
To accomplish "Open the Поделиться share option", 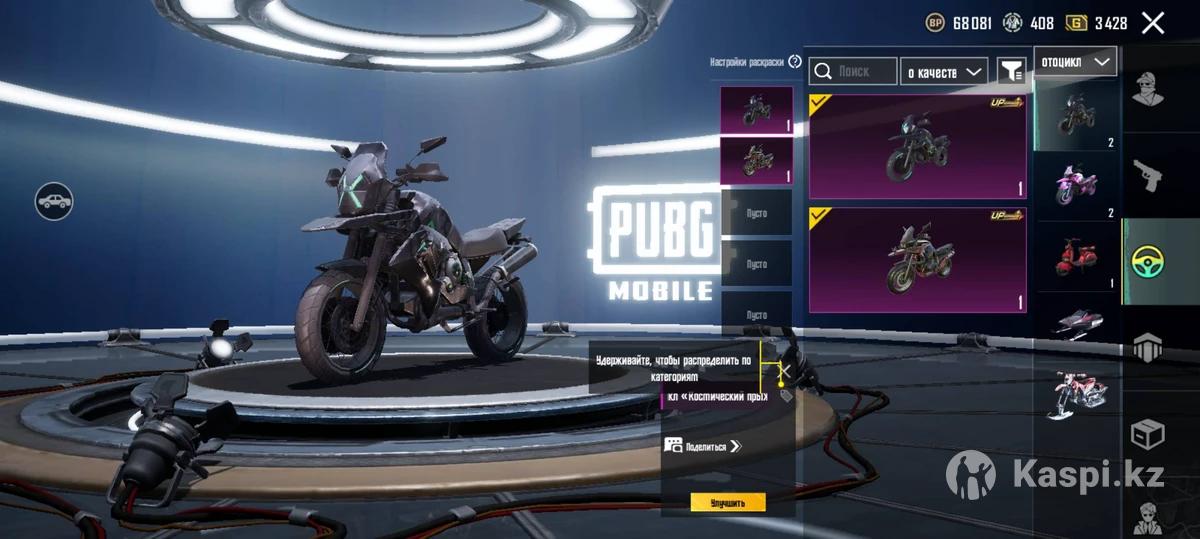I will point(702,446).
